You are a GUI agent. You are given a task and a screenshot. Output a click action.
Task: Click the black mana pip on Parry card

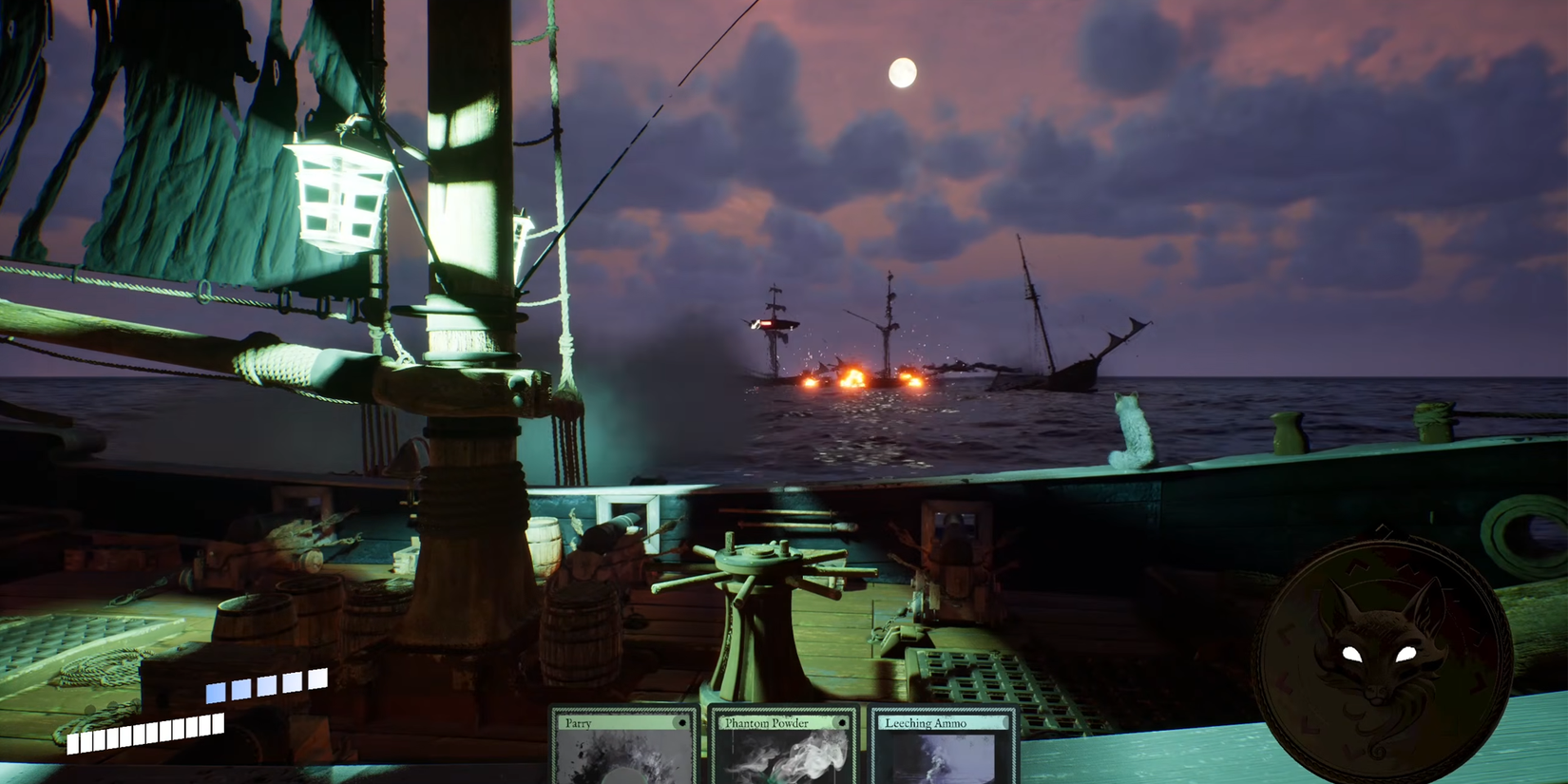point(684,725)
